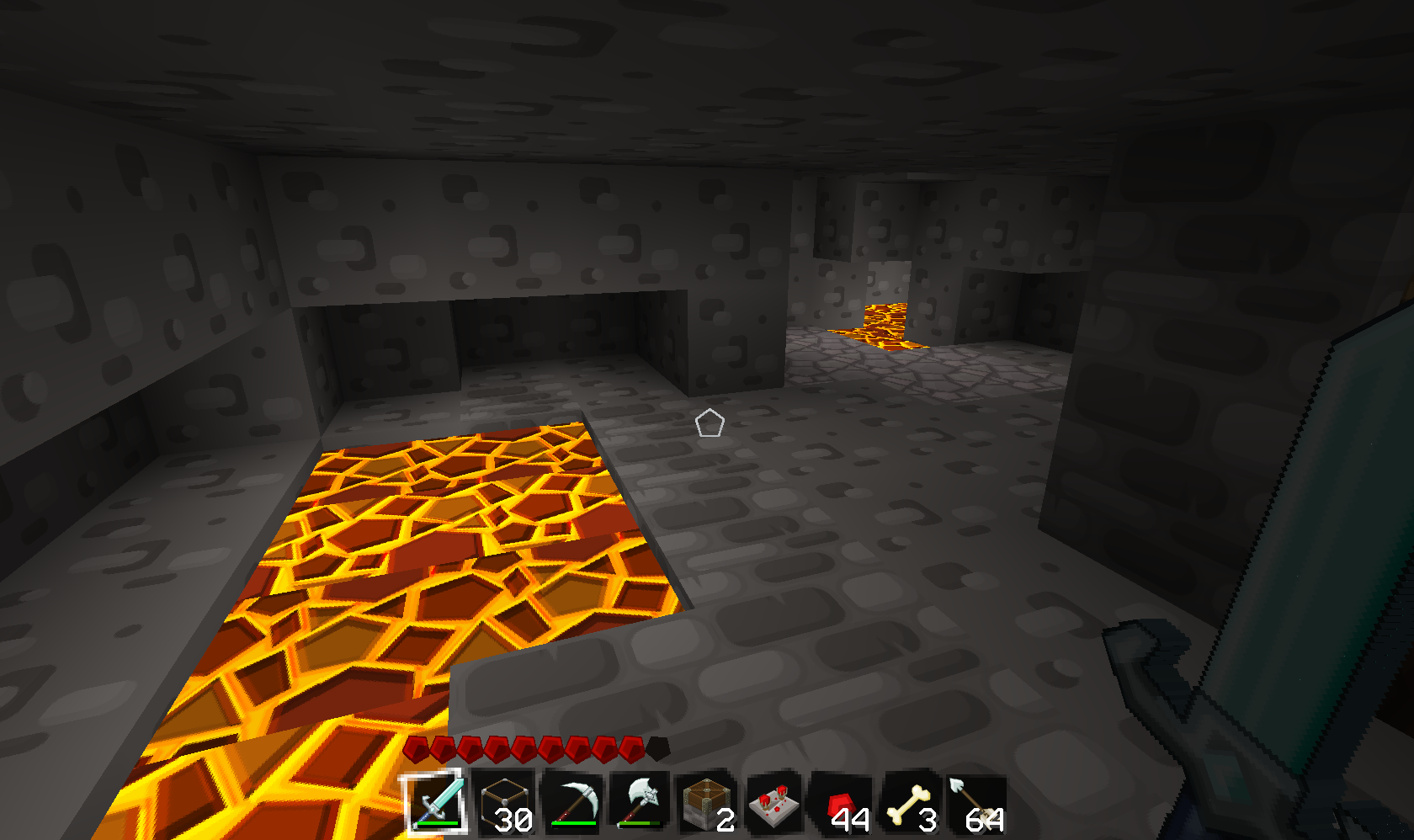
Task: Select the piston block slot
Action: 705,804
